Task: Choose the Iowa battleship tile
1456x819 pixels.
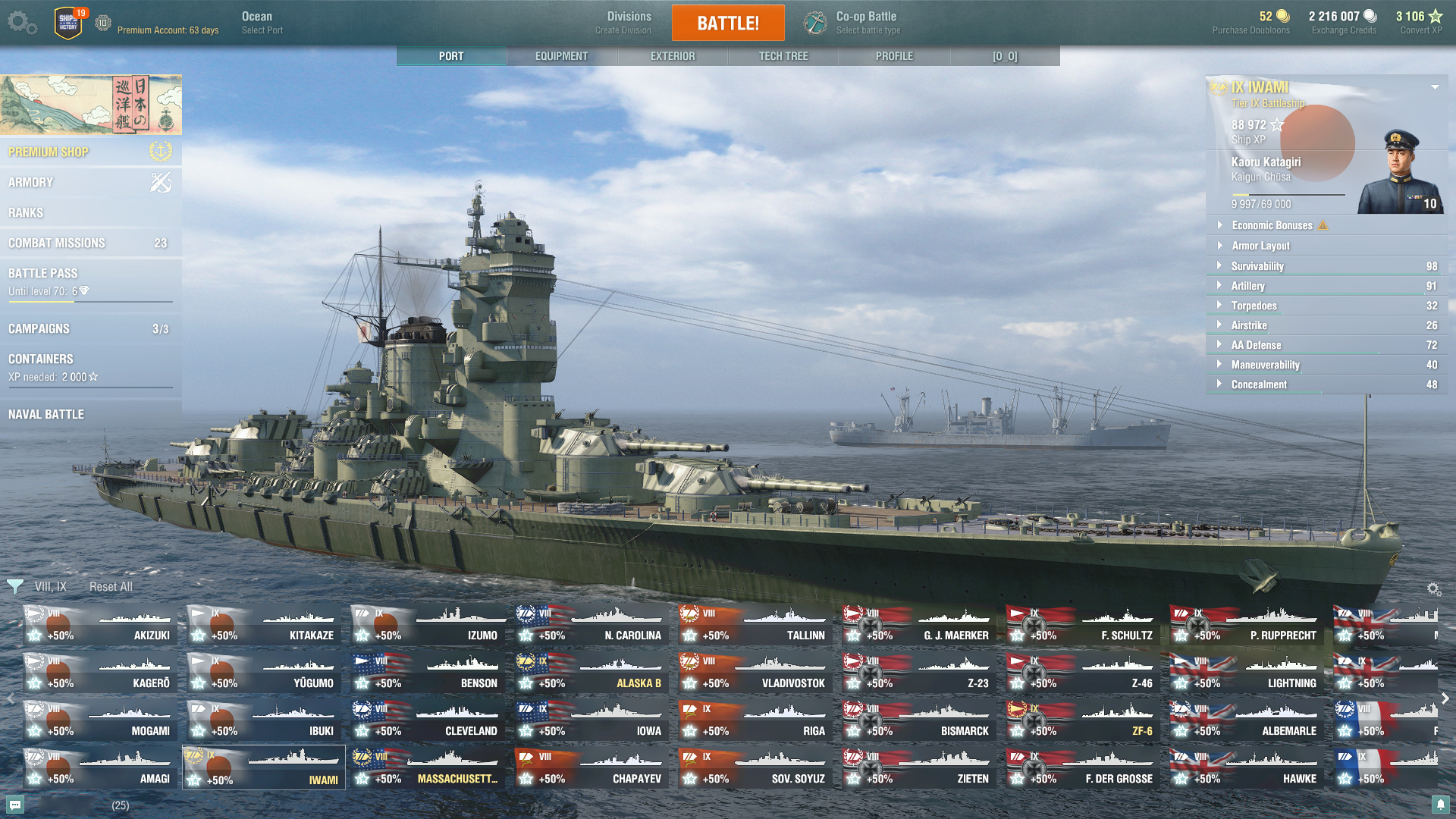Action: pyautogui.click(x=591, y=720)
